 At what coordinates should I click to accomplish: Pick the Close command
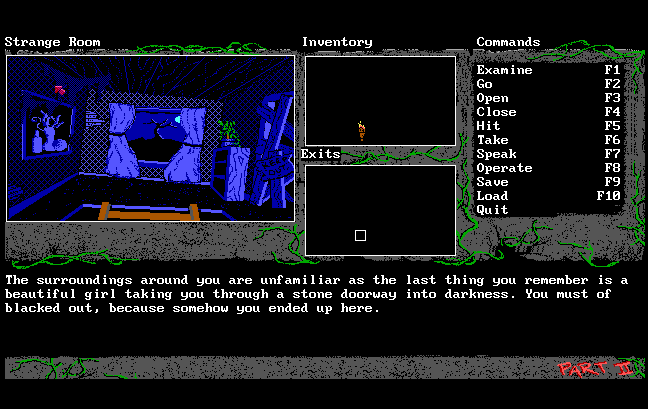pyautogui.click(x=496, y=112)
